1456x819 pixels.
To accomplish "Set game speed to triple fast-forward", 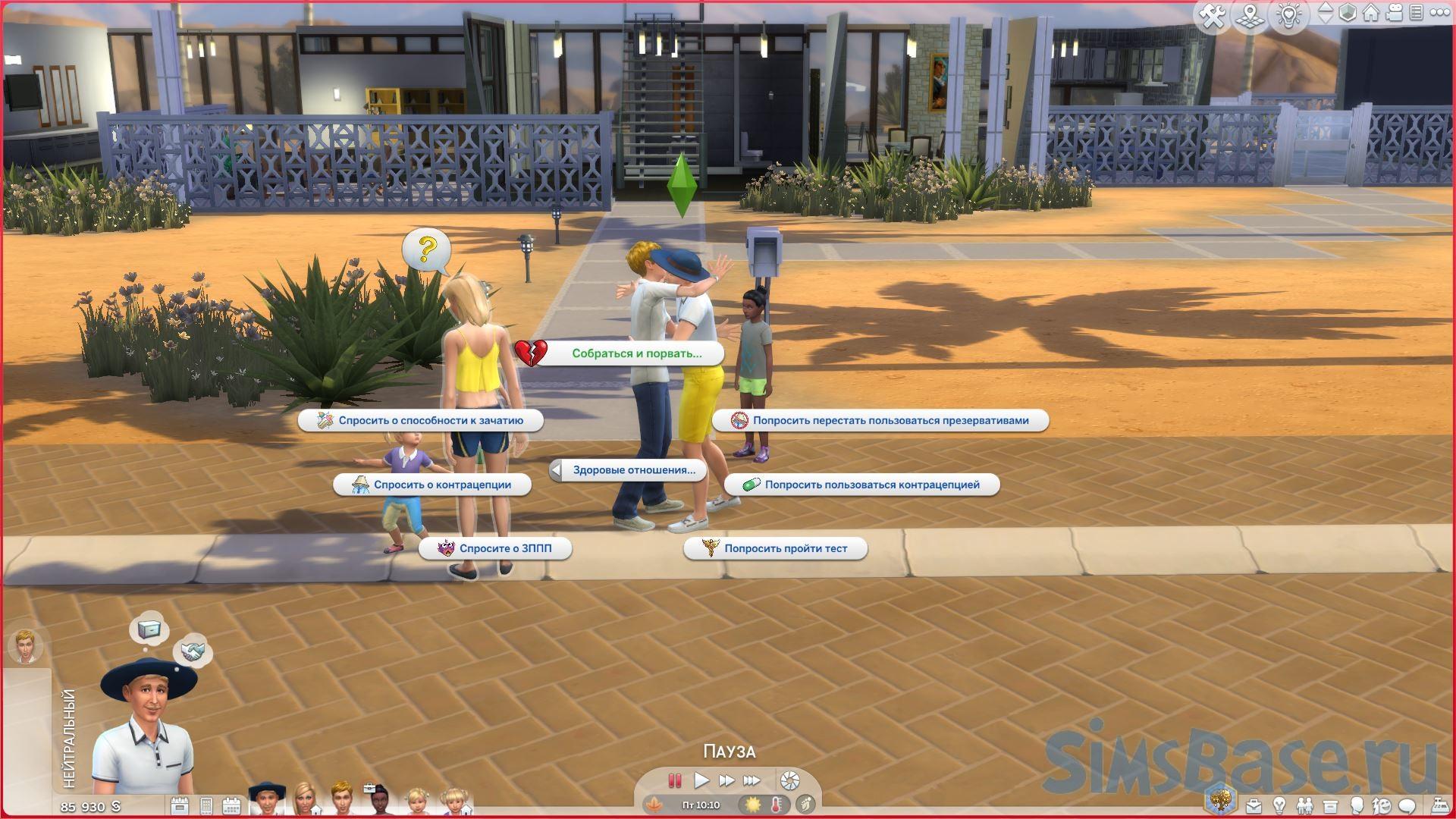I will [752, 780].
